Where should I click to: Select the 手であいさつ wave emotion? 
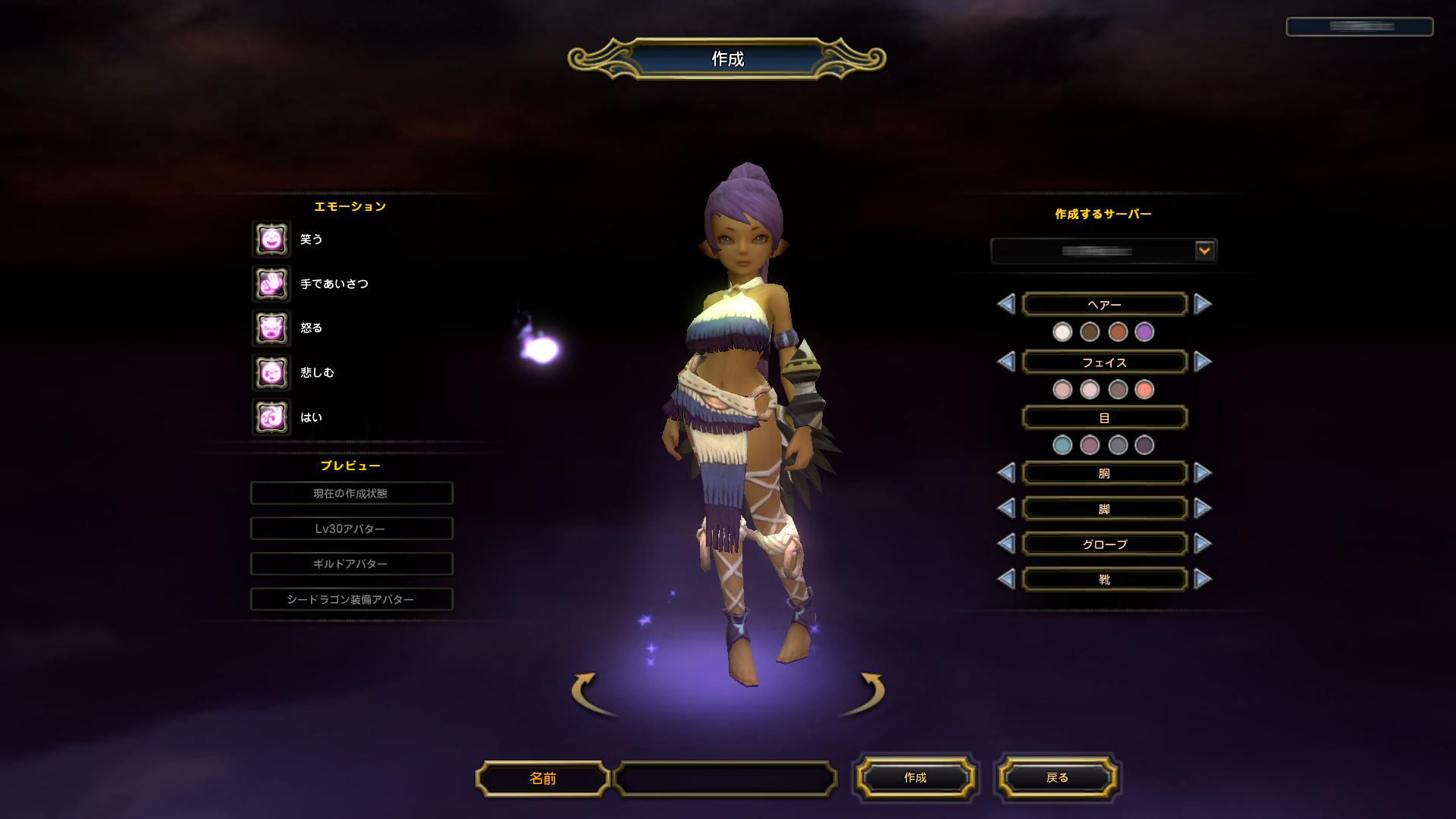[x=271, y=284]
